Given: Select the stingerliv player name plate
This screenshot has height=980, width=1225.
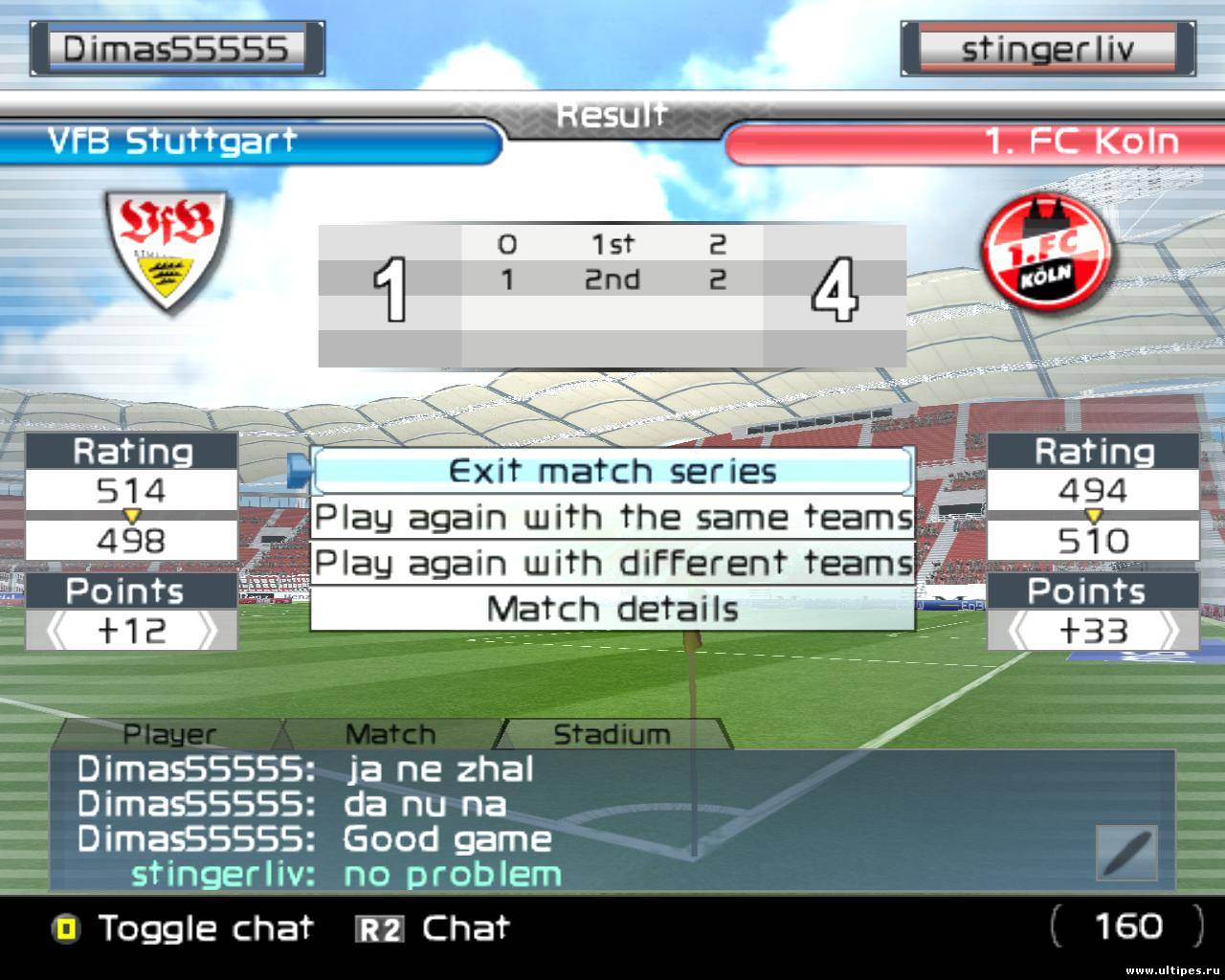Looking at the screenshot, I should point(1047,49).
